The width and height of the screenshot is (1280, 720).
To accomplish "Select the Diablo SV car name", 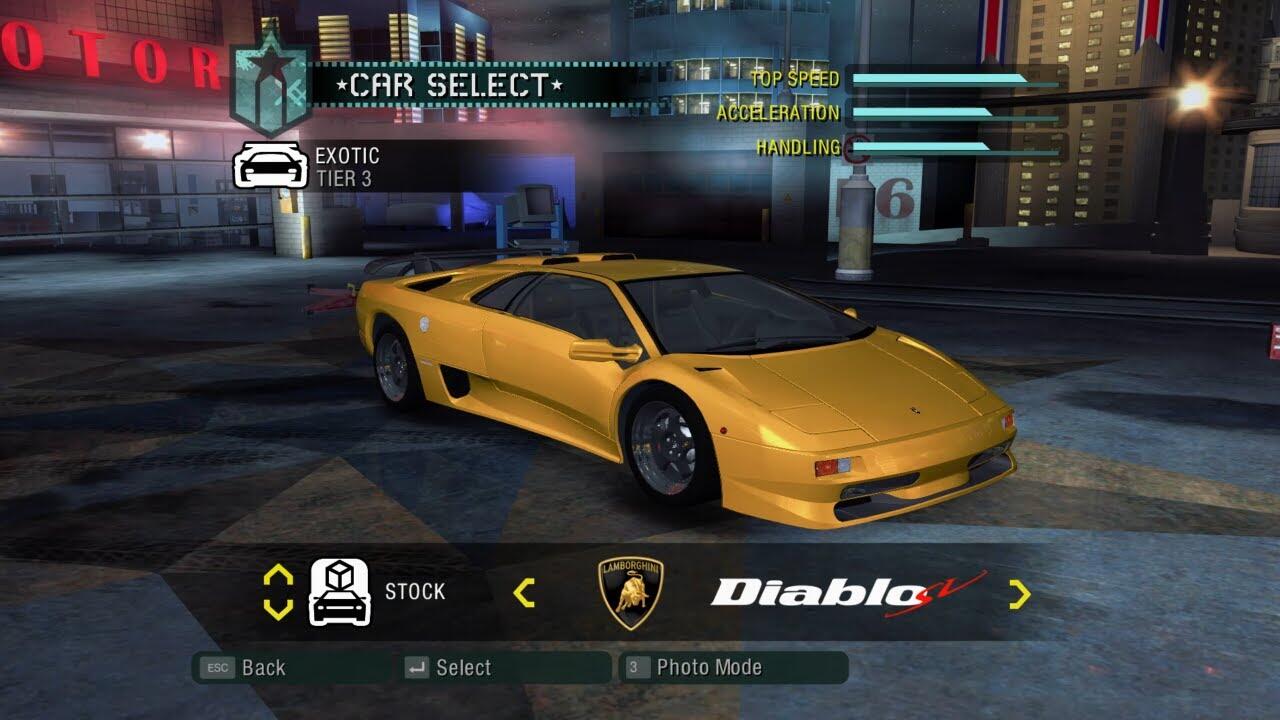I will [x=846, y=594].
